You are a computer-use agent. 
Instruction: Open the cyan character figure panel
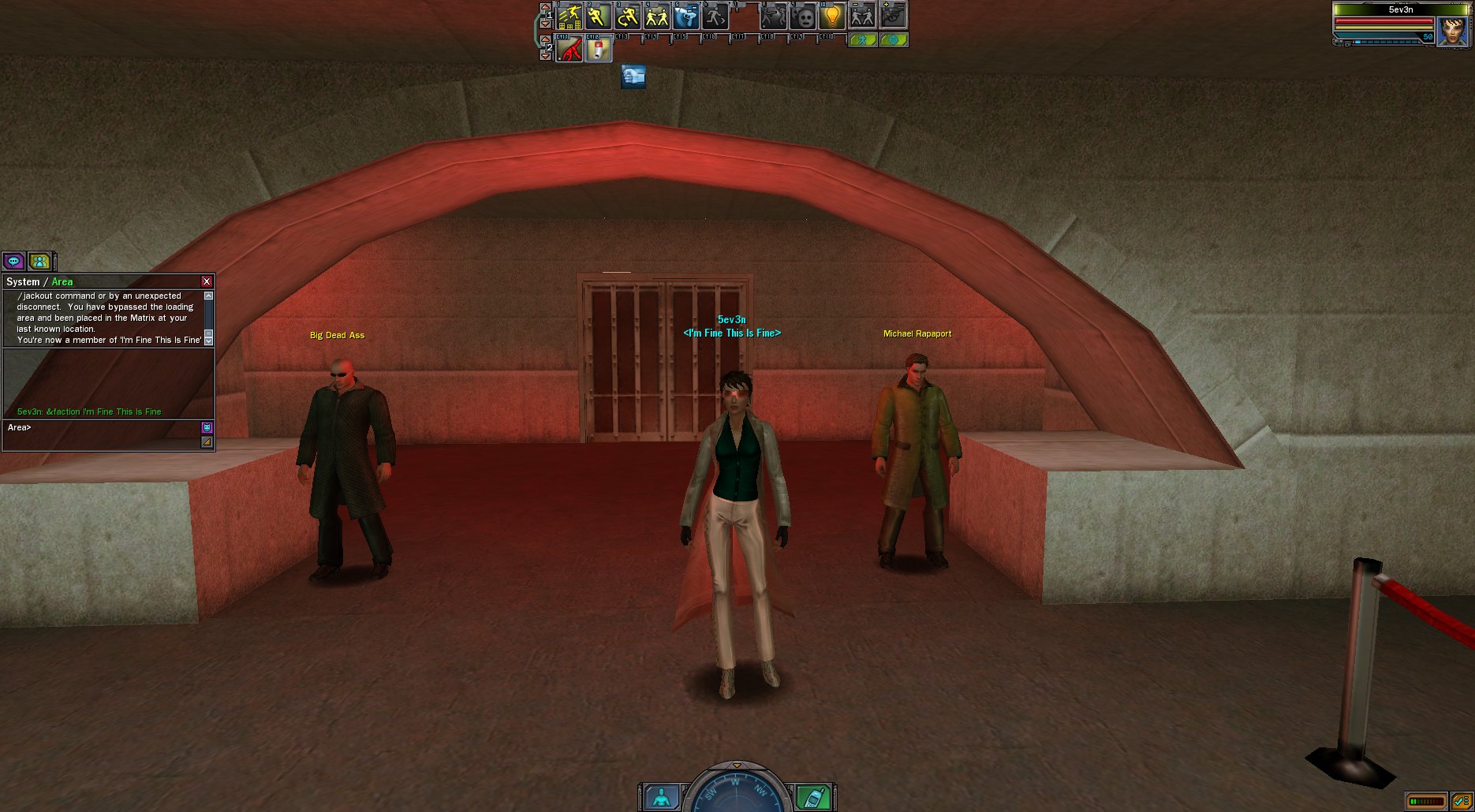tap(661, 797)
